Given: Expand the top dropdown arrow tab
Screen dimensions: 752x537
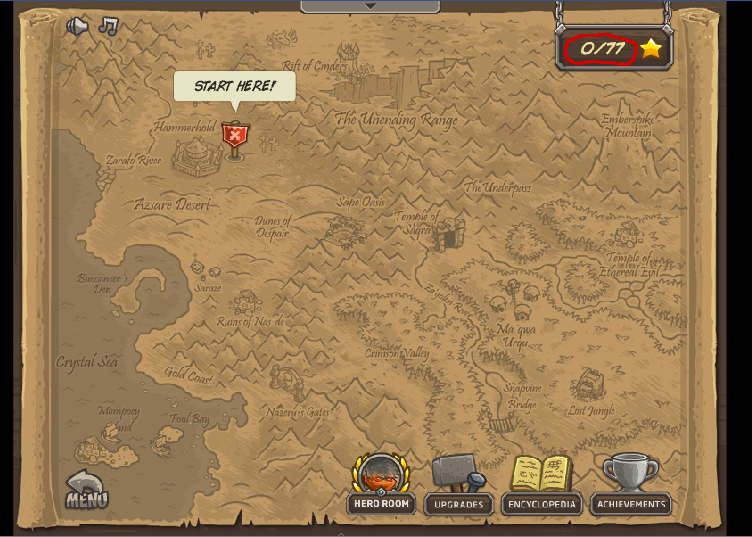Looking at the screenshot, I should pyautogui.click(x=370, y=6).
